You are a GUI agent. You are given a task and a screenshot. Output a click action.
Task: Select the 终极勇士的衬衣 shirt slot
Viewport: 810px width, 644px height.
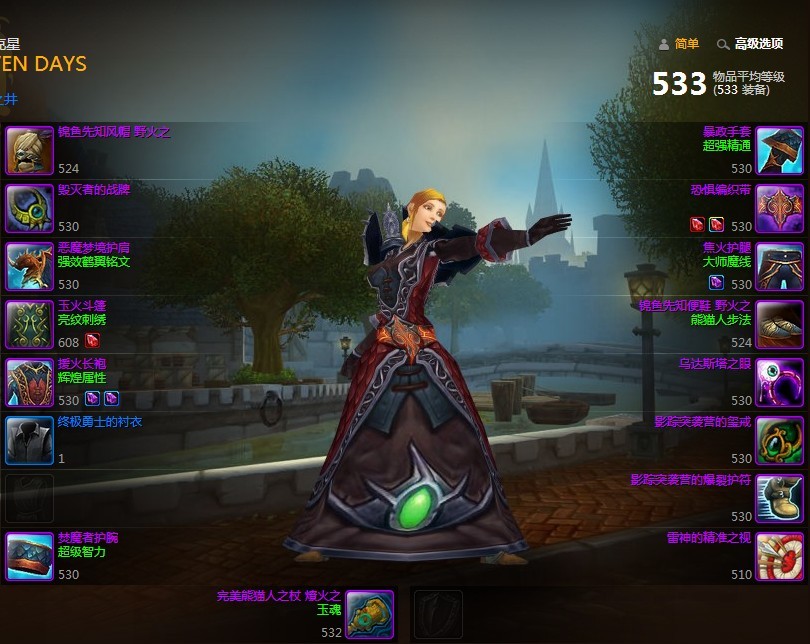[x=30, y=440]
